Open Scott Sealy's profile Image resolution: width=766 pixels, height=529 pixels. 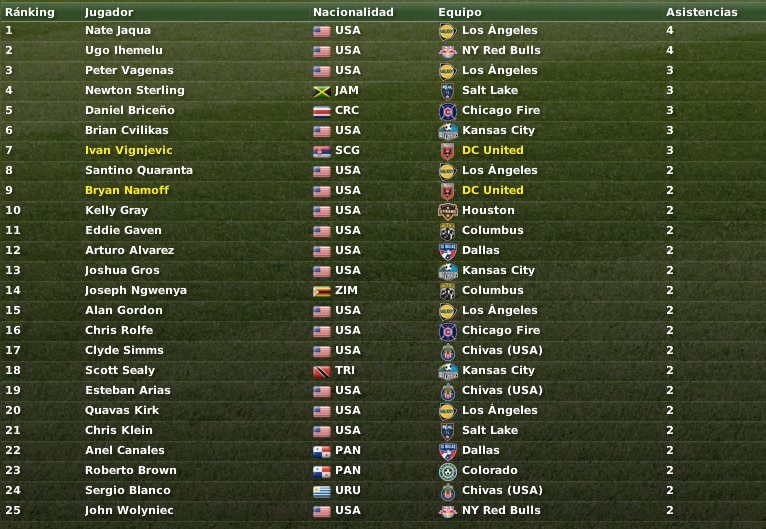[x=121, y=370]
